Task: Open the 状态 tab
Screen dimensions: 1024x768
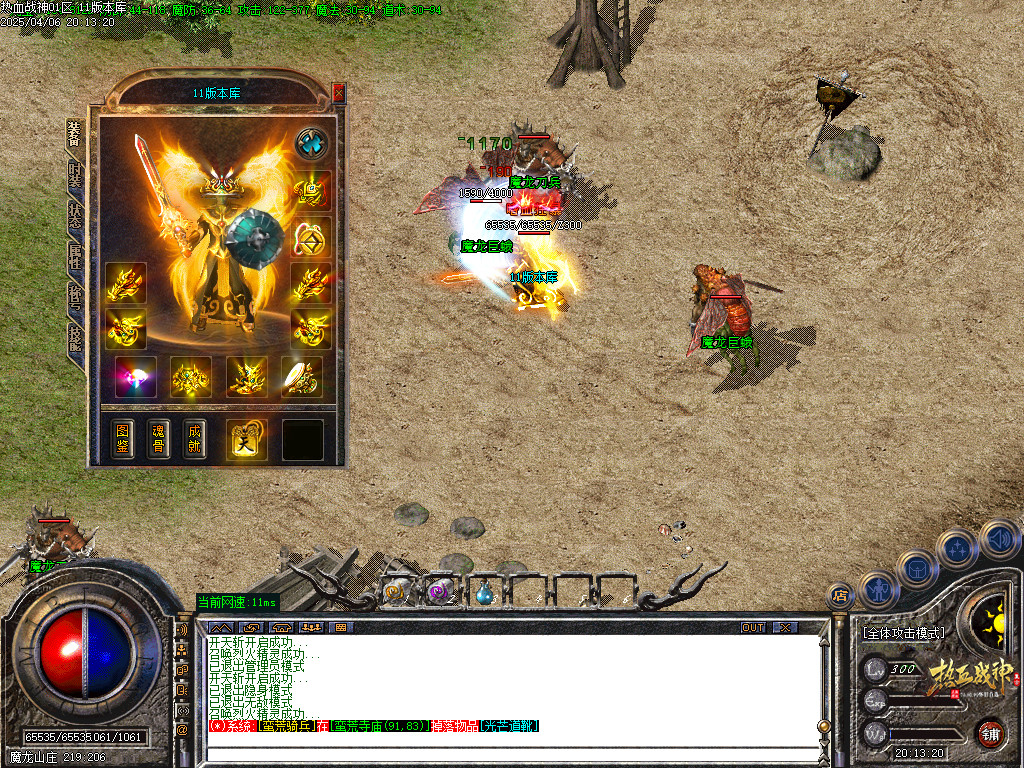Action: [x=75, y=214]
